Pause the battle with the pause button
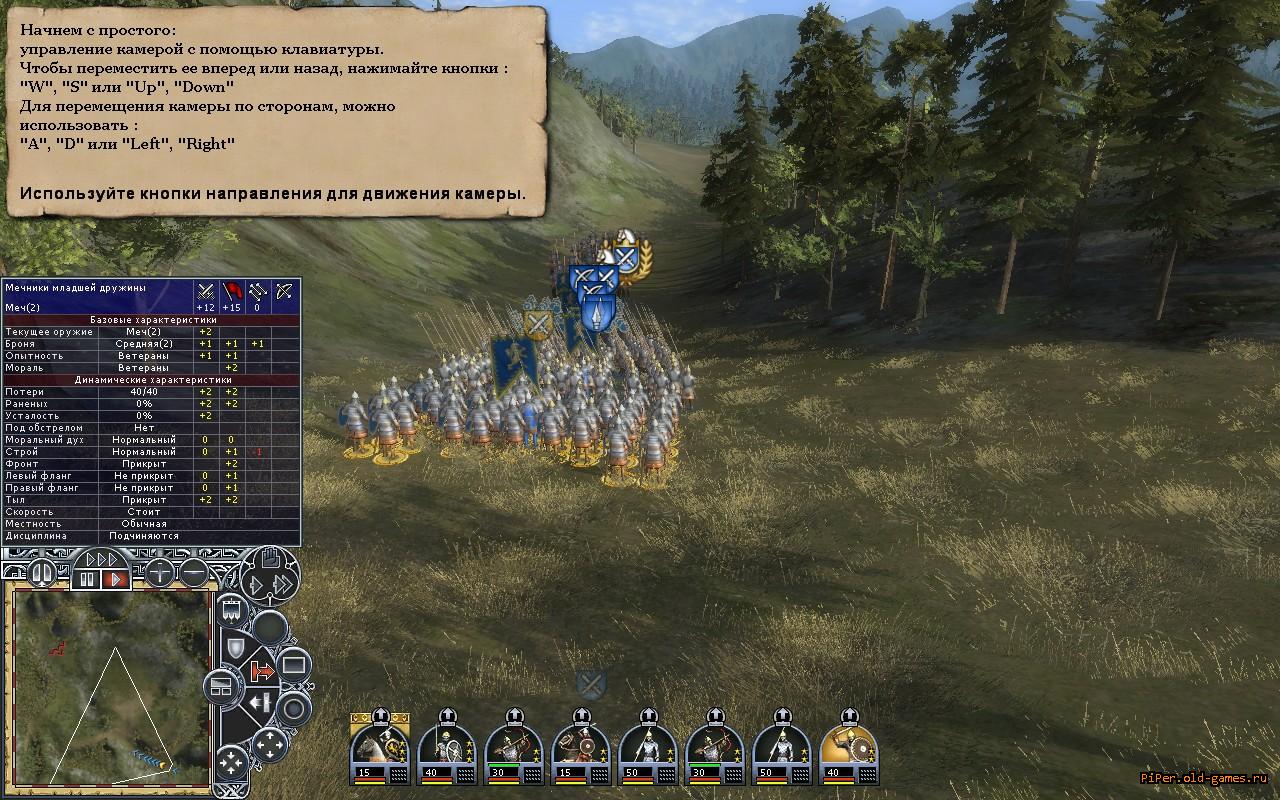The height and width of the screenshot is (800, 1280). (86, 578)
